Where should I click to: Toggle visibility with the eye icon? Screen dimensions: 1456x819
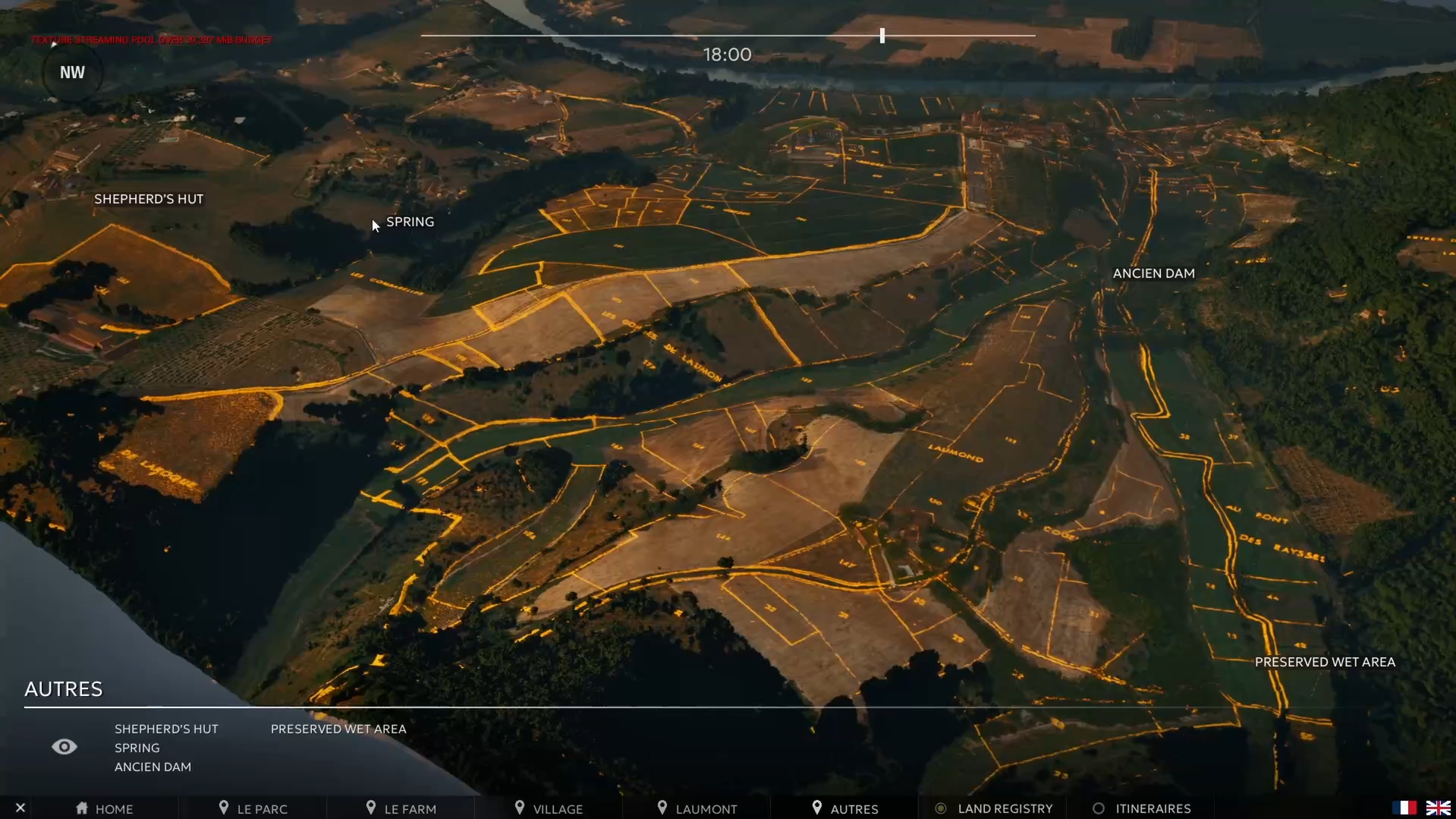[64, 747]
